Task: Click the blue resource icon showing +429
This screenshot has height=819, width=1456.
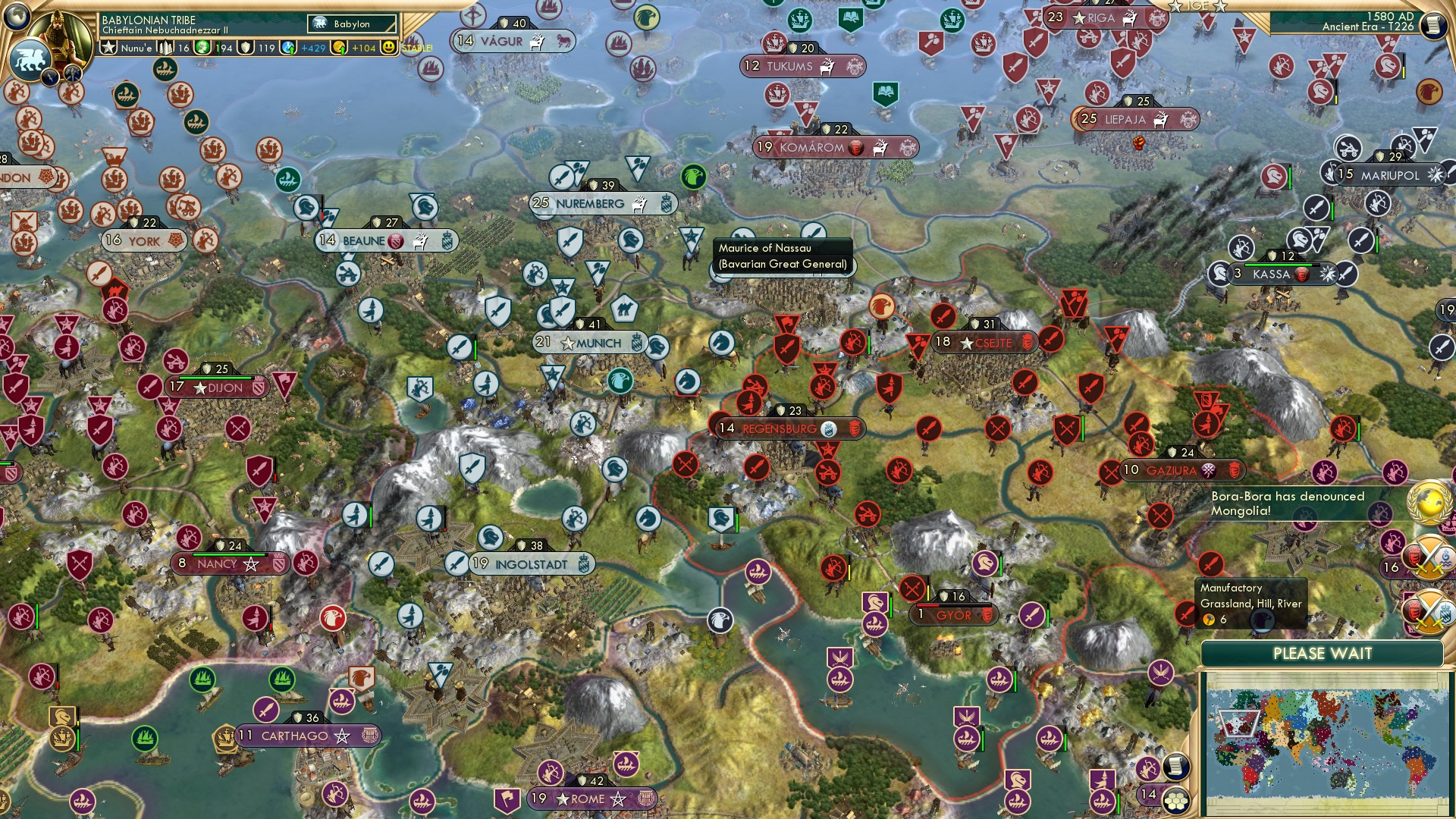Action: pos(287,47)
